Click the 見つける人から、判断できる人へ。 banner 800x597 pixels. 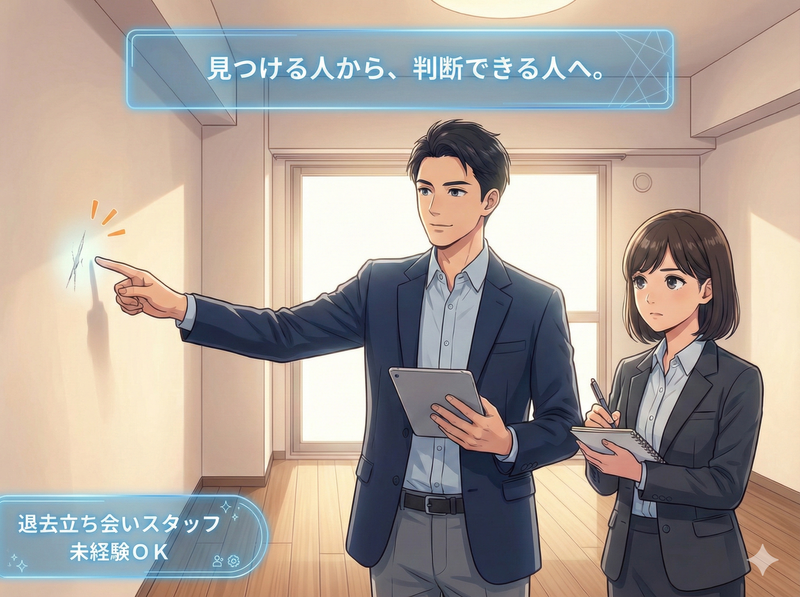point(398,69)
